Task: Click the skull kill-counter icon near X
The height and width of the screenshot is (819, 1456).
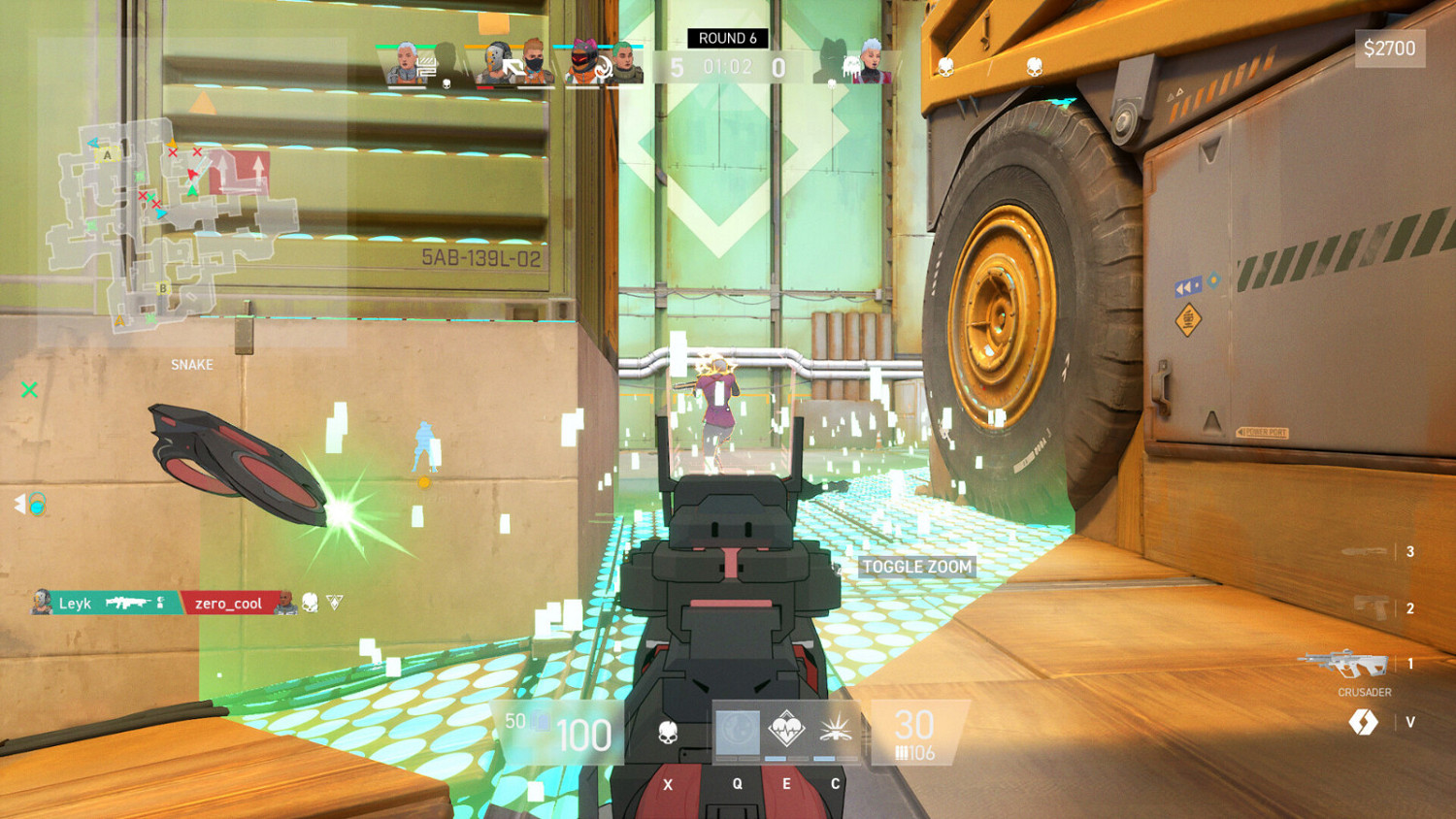Action: pos(669,733)
